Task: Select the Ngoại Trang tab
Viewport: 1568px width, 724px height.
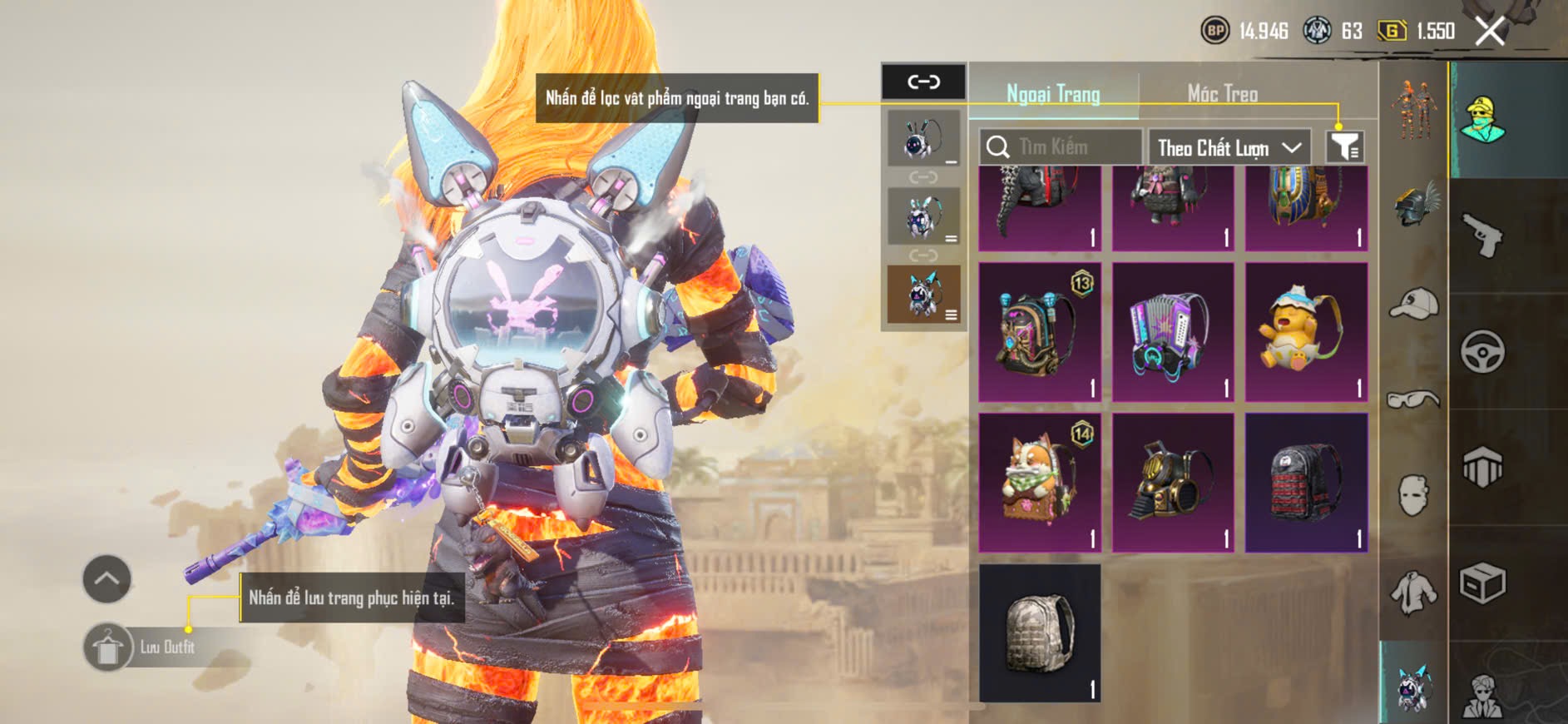Action: click(1053, 94)
